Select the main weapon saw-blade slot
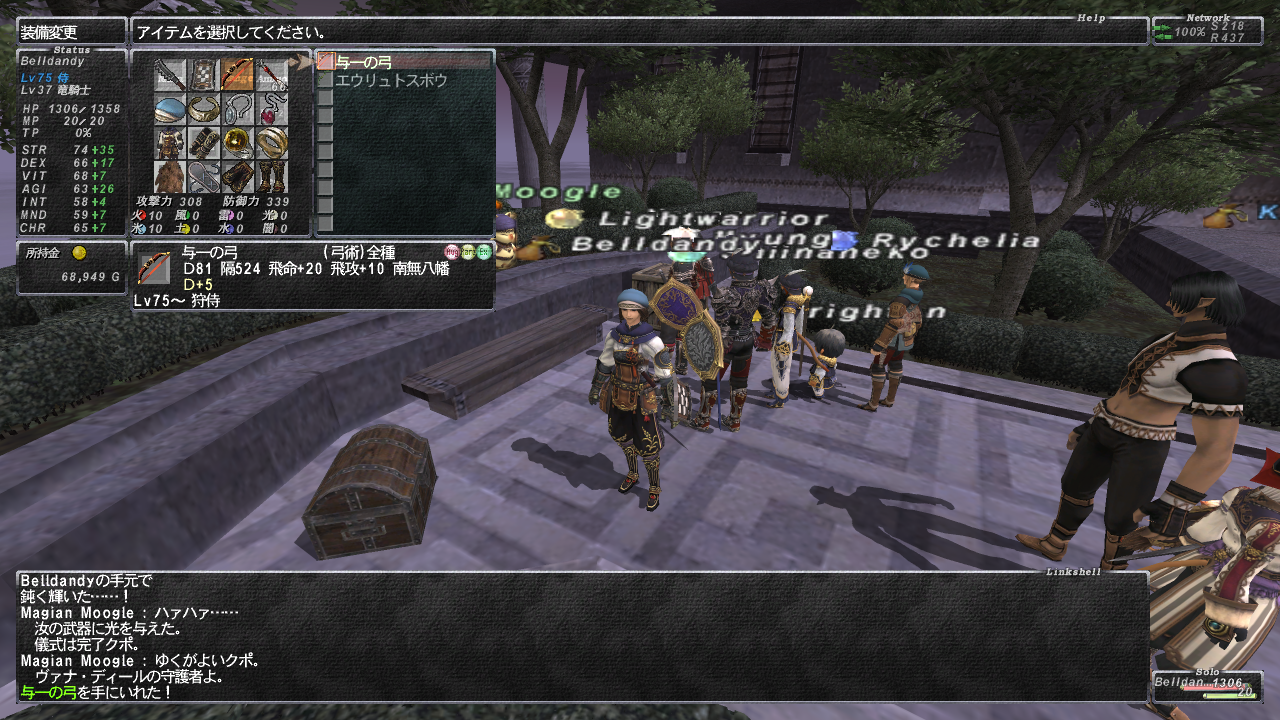Screen dimensions: 1280x720 coord(170,76)
